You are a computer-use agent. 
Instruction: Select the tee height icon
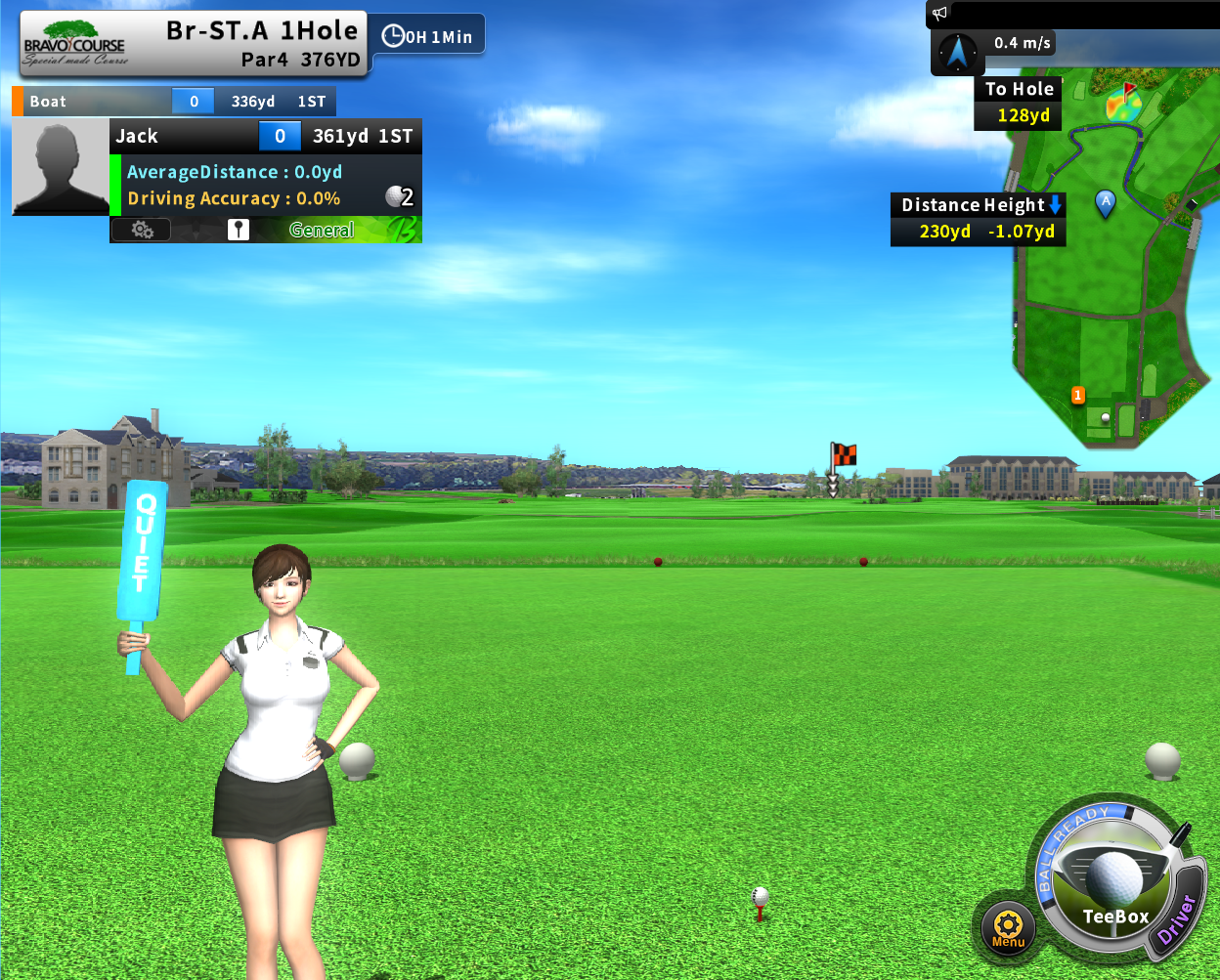point(239,230)
